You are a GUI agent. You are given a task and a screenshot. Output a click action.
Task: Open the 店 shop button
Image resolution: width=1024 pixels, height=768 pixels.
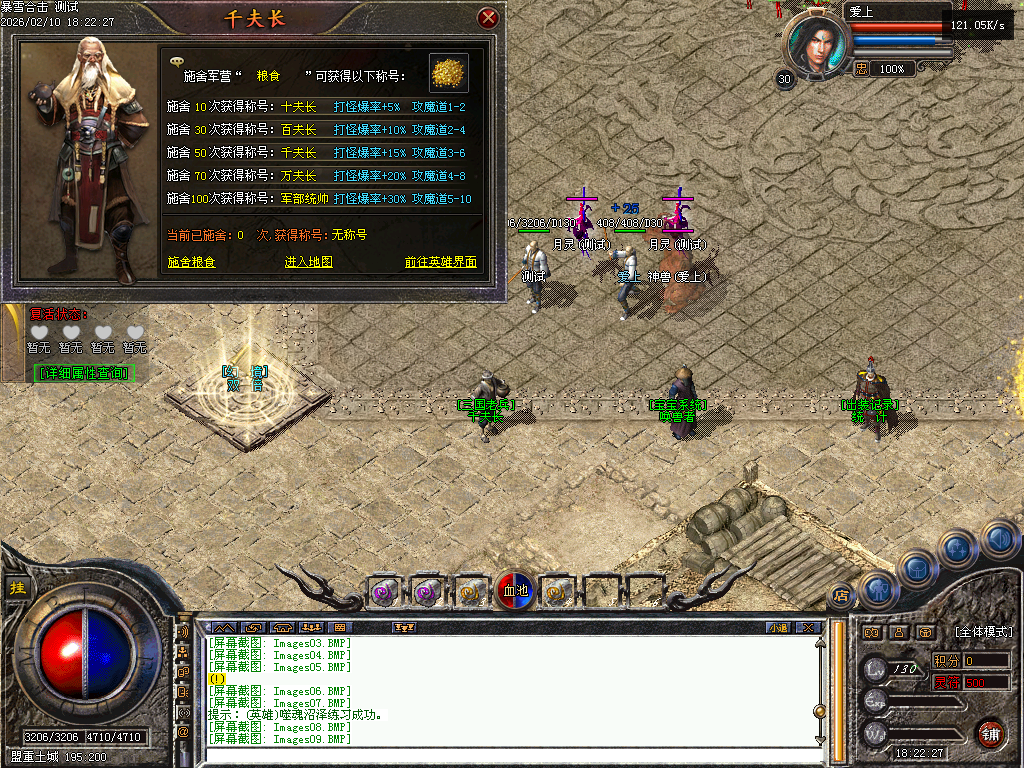[x=841, y=597]
